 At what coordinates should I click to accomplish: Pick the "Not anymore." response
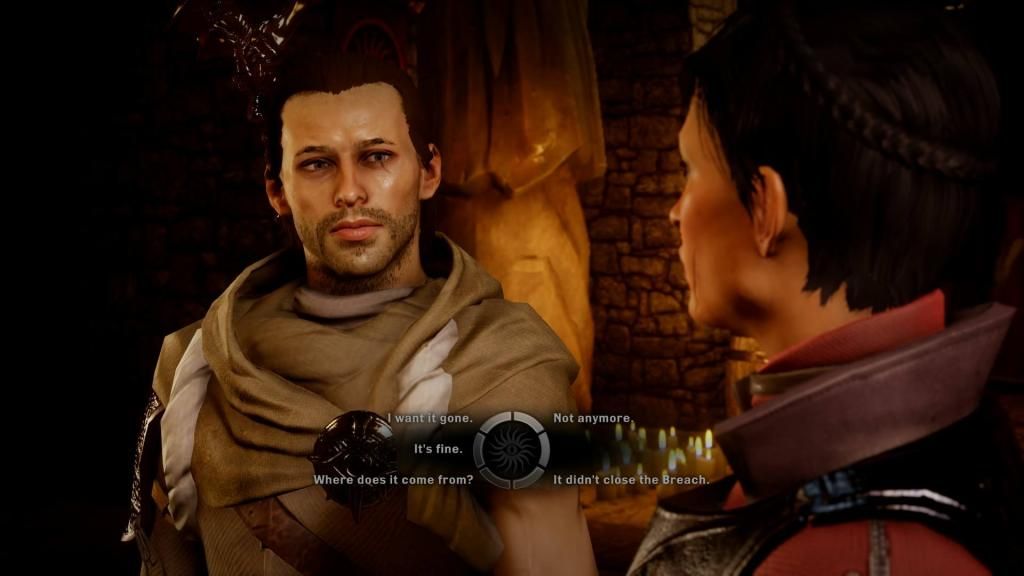tap(593, 418)
